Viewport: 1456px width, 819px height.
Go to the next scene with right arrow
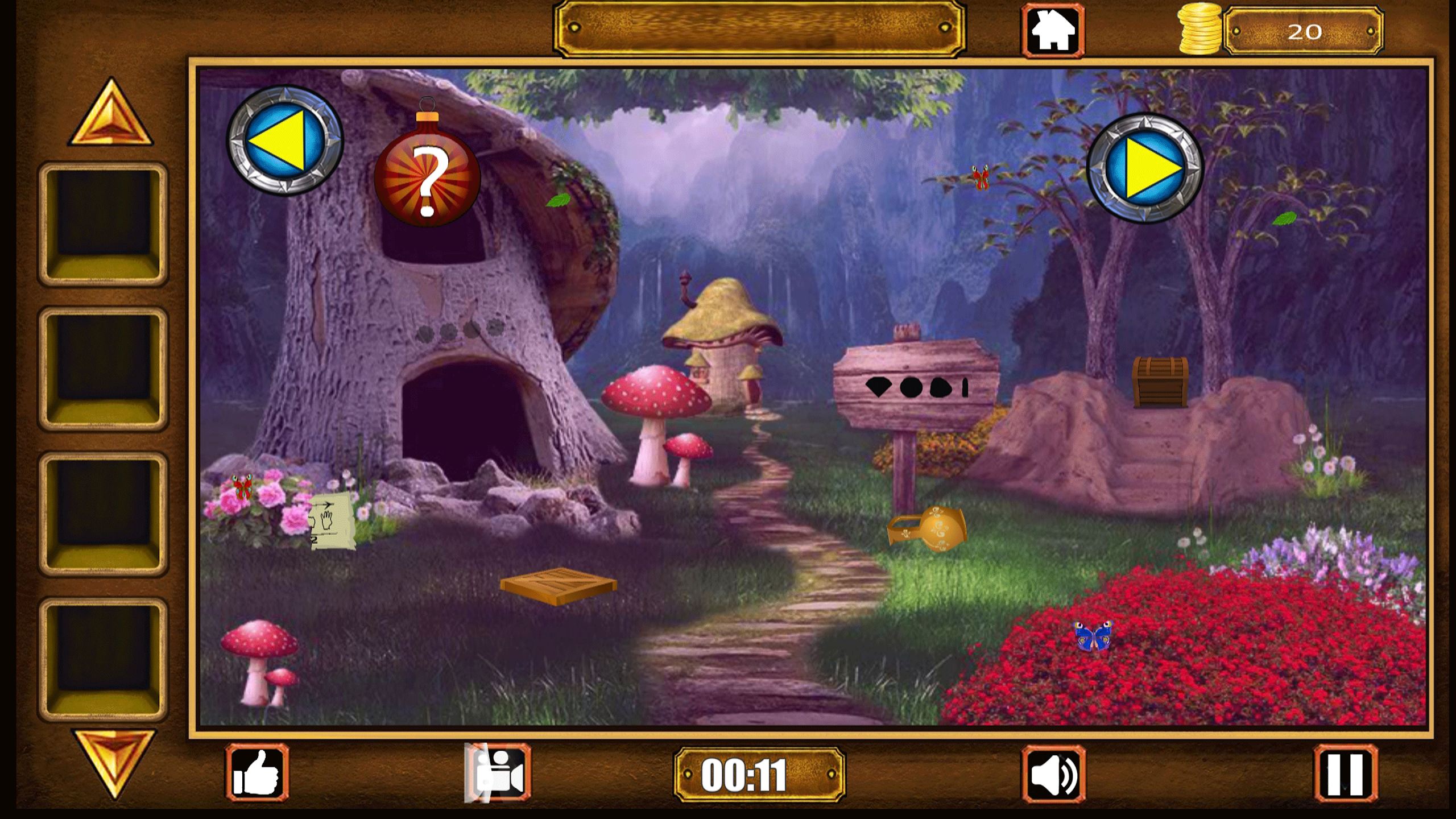1144,168
